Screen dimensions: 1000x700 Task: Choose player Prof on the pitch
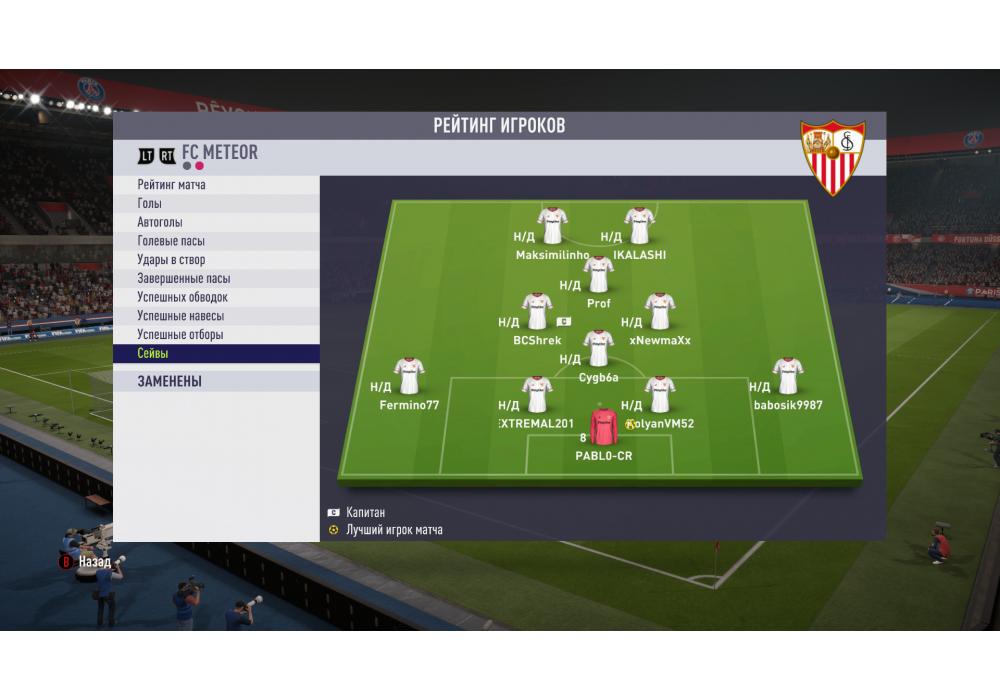pos(598,275)
